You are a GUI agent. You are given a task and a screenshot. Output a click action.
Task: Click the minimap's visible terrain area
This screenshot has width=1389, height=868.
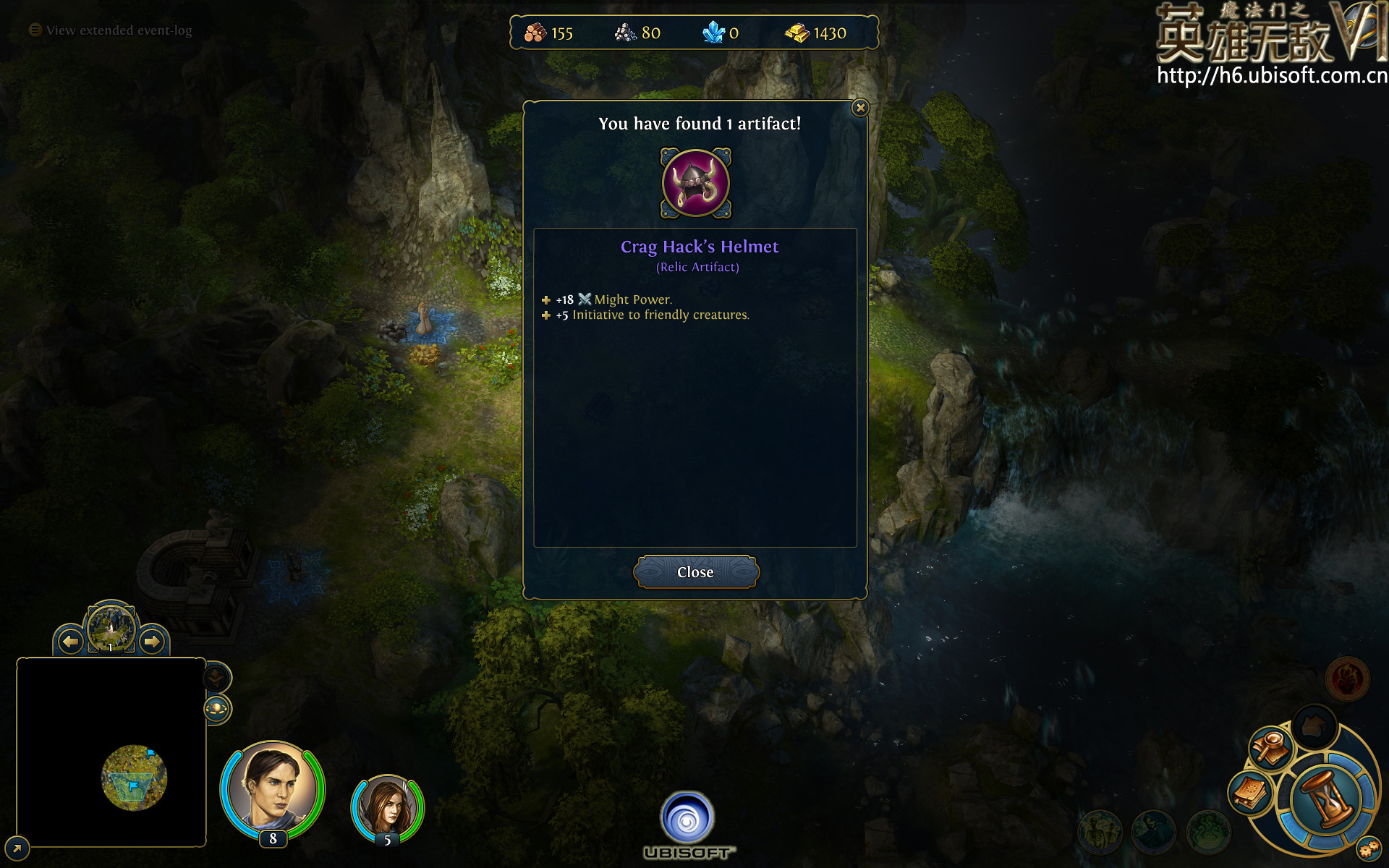tap(134, 778)
